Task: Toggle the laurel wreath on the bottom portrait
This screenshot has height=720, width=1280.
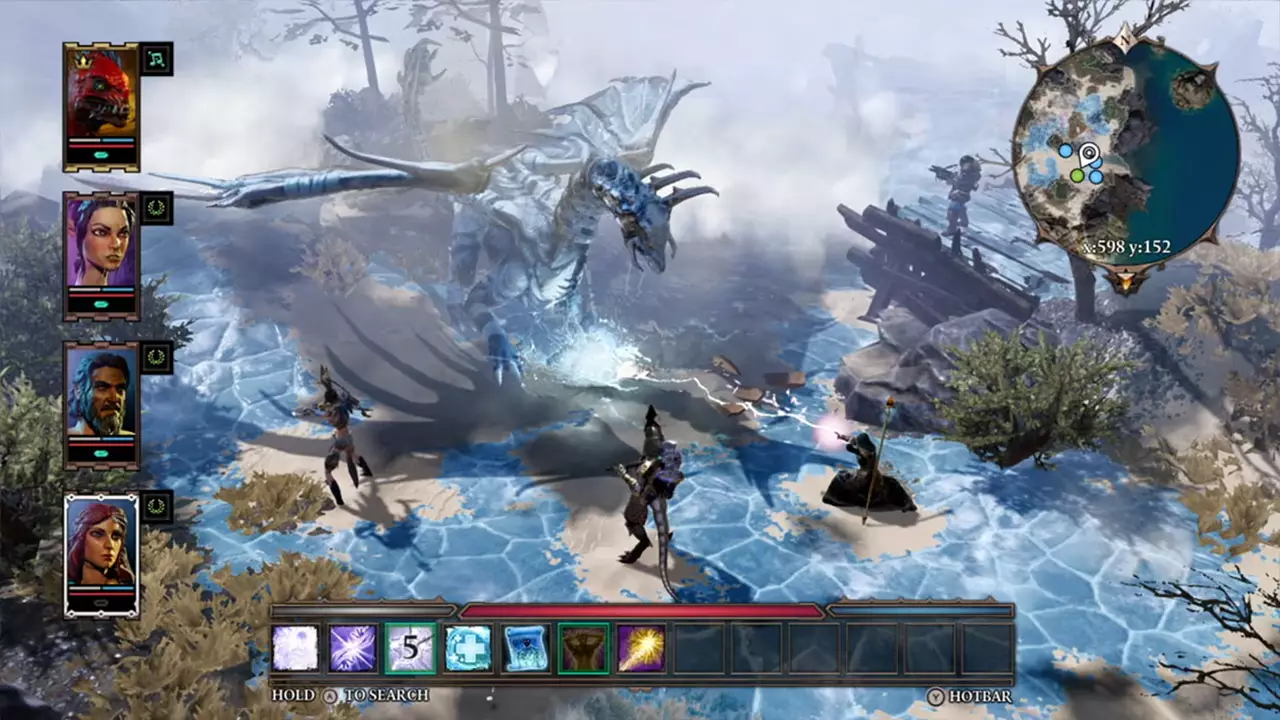Action: pyautogui.click(x=155, y=508)
